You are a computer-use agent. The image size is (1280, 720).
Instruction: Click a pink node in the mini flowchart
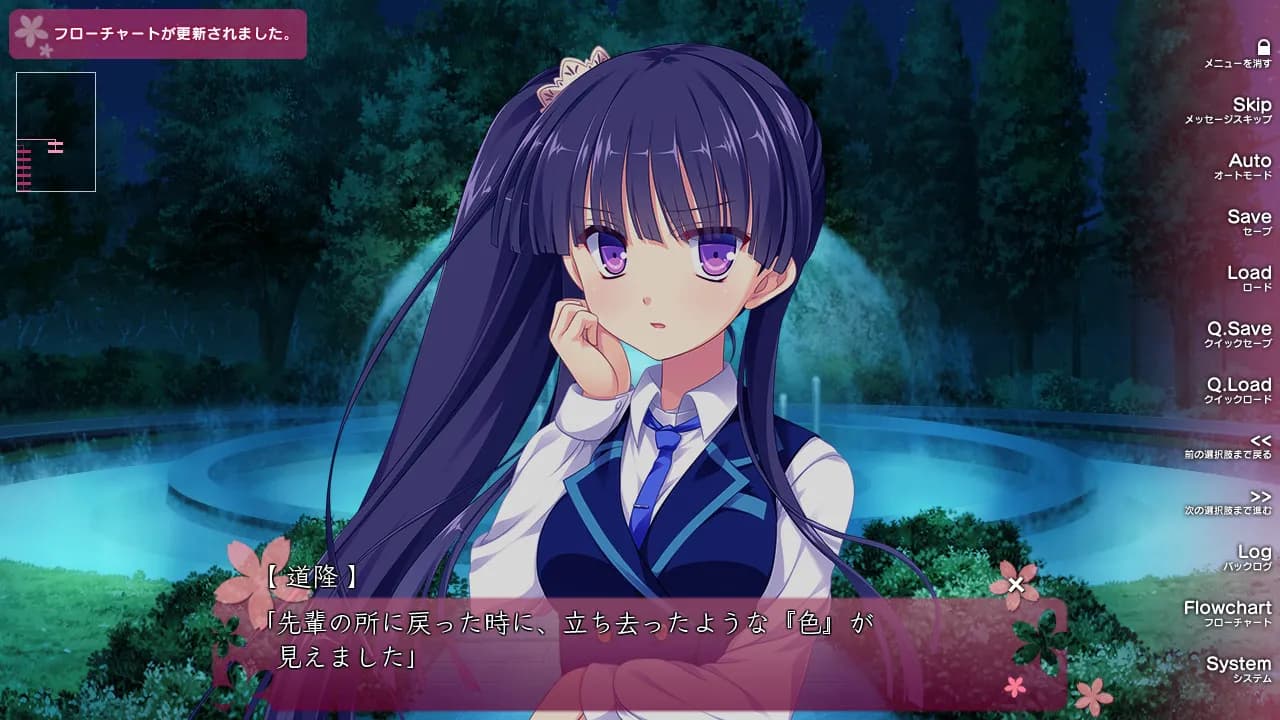(x=55, y=143)
